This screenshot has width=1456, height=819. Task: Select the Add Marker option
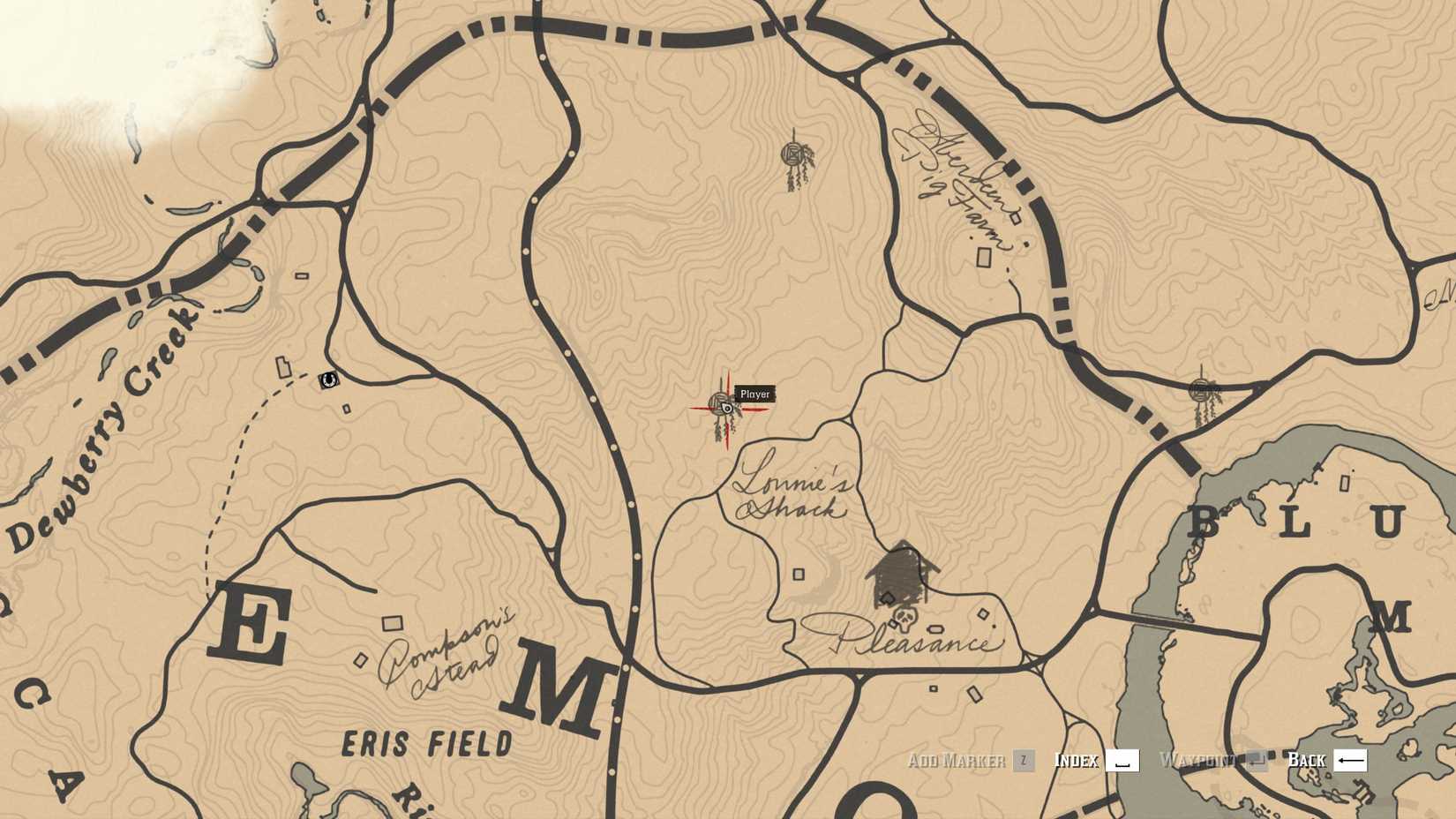(959, 760)
